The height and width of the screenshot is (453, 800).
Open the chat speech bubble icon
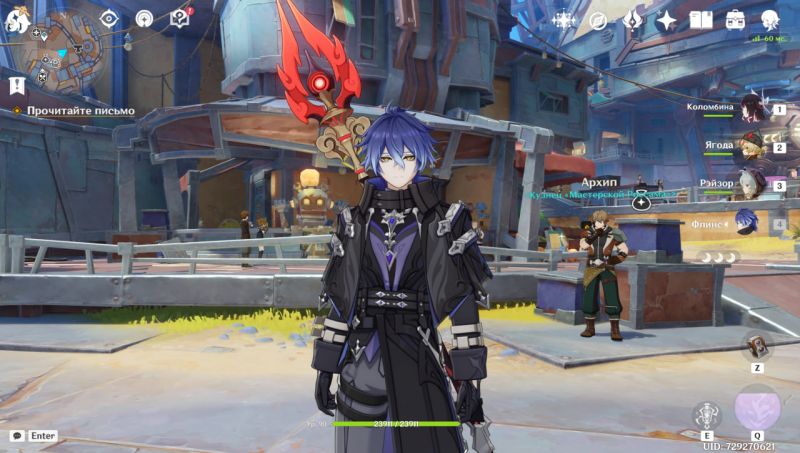click(x=16, y=436)
